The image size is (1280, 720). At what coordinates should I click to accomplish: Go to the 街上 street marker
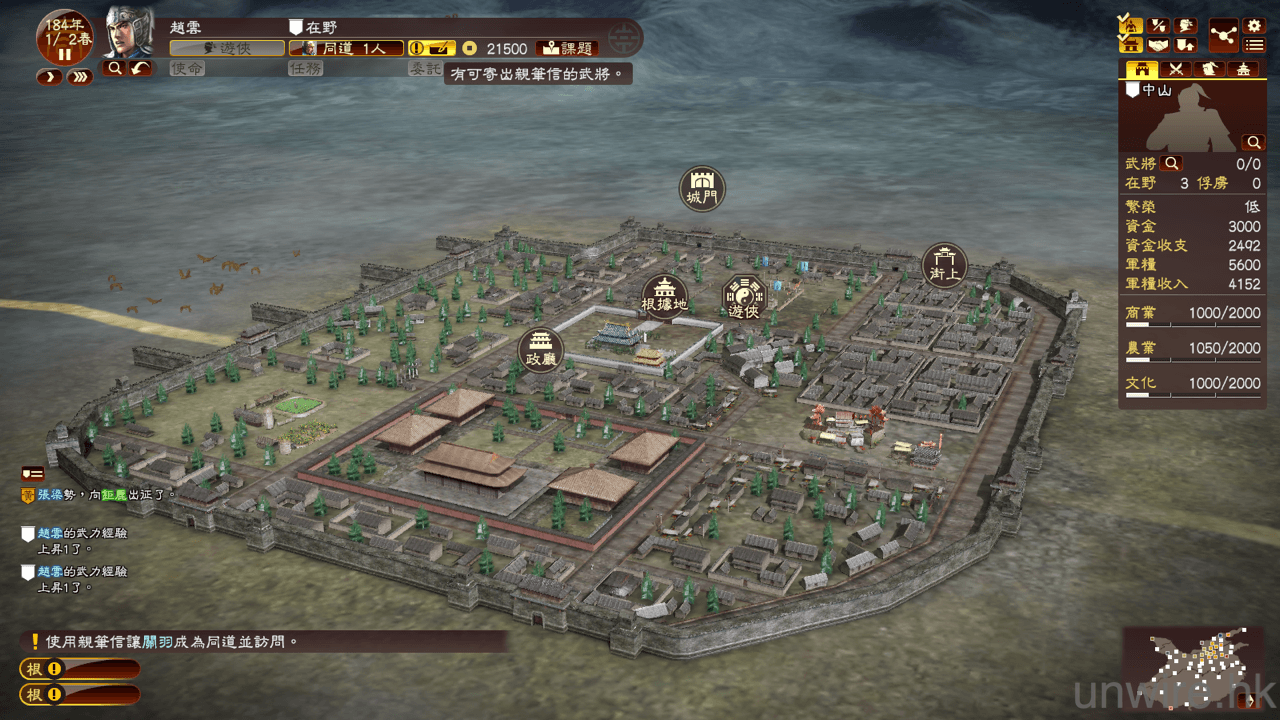944,265
